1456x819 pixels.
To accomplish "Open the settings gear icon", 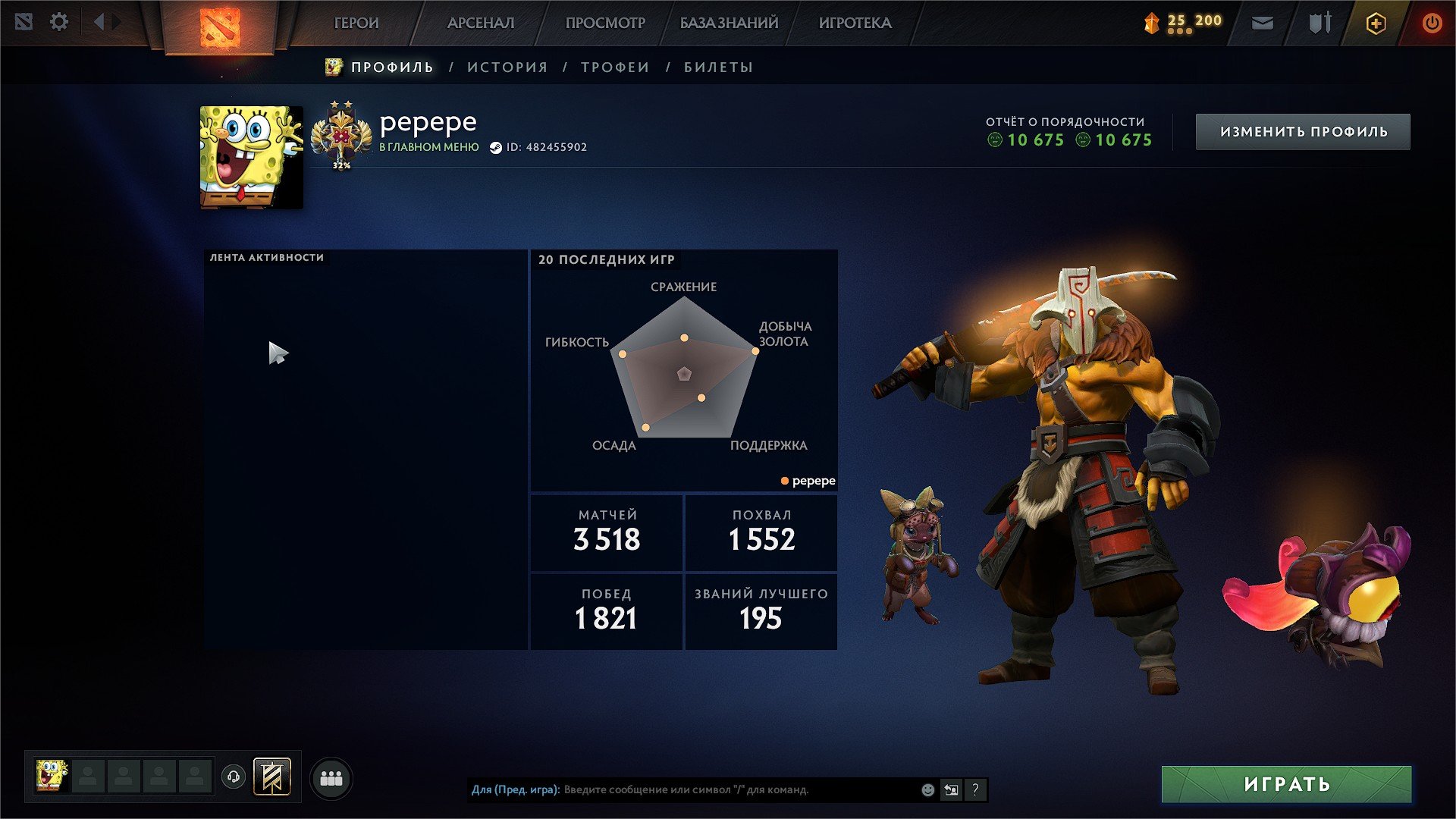I will [x=58, y=22].
